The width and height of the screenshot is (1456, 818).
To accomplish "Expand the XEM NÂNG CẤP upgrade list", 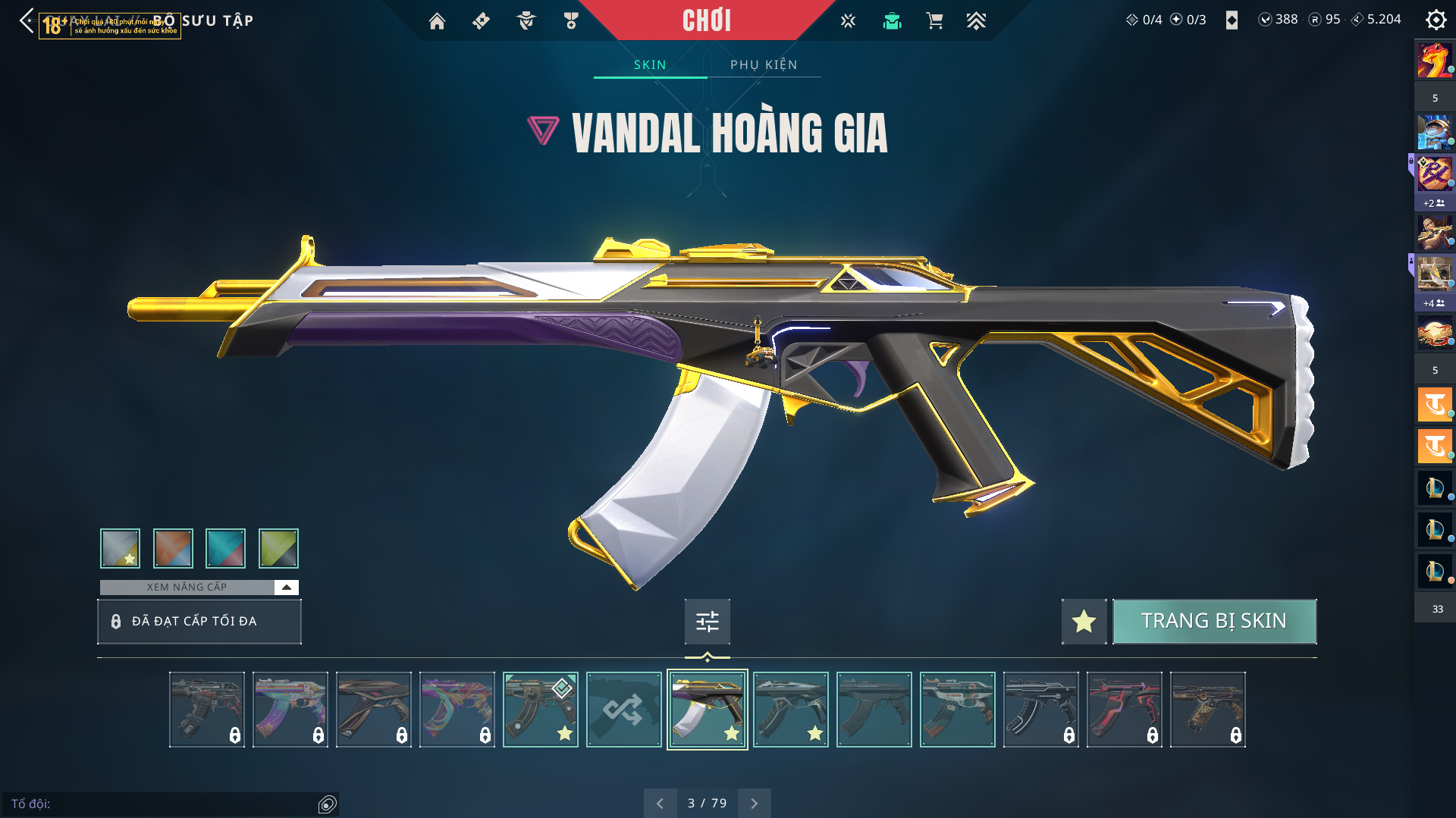I will [286, 588].
